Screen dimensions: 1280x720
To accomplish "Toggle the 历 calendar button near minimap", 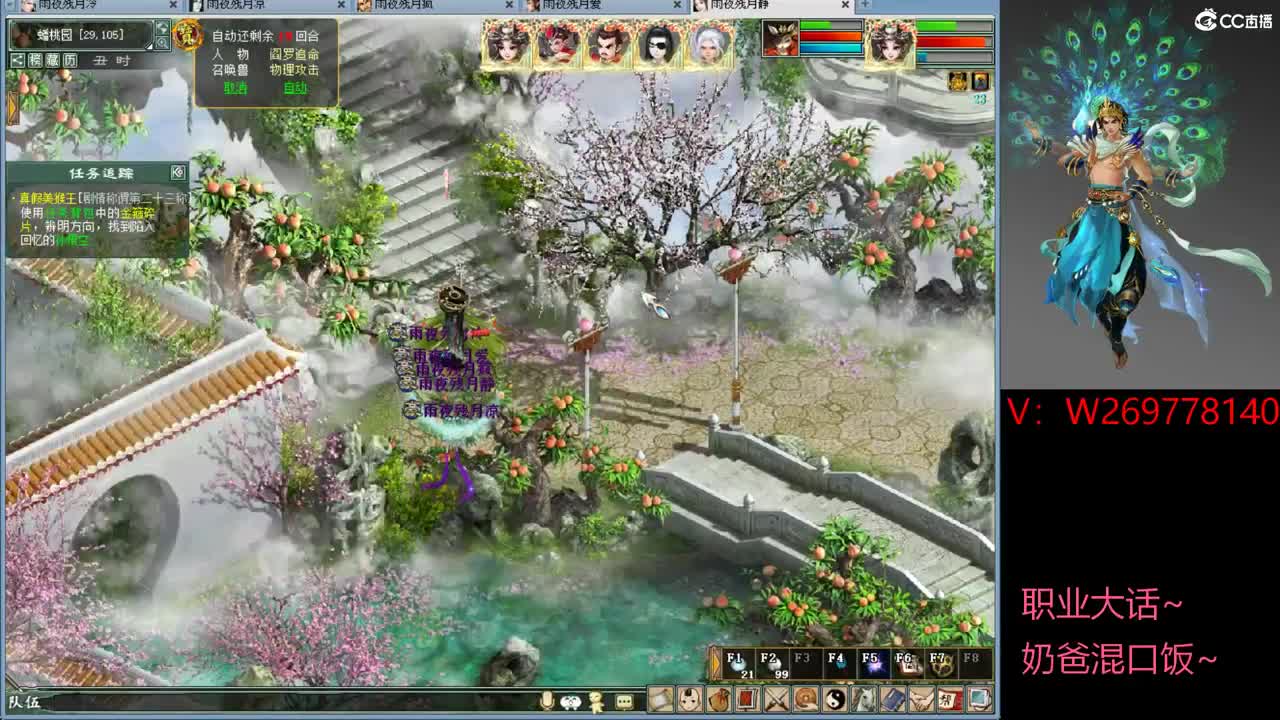I will click(69, 60).
